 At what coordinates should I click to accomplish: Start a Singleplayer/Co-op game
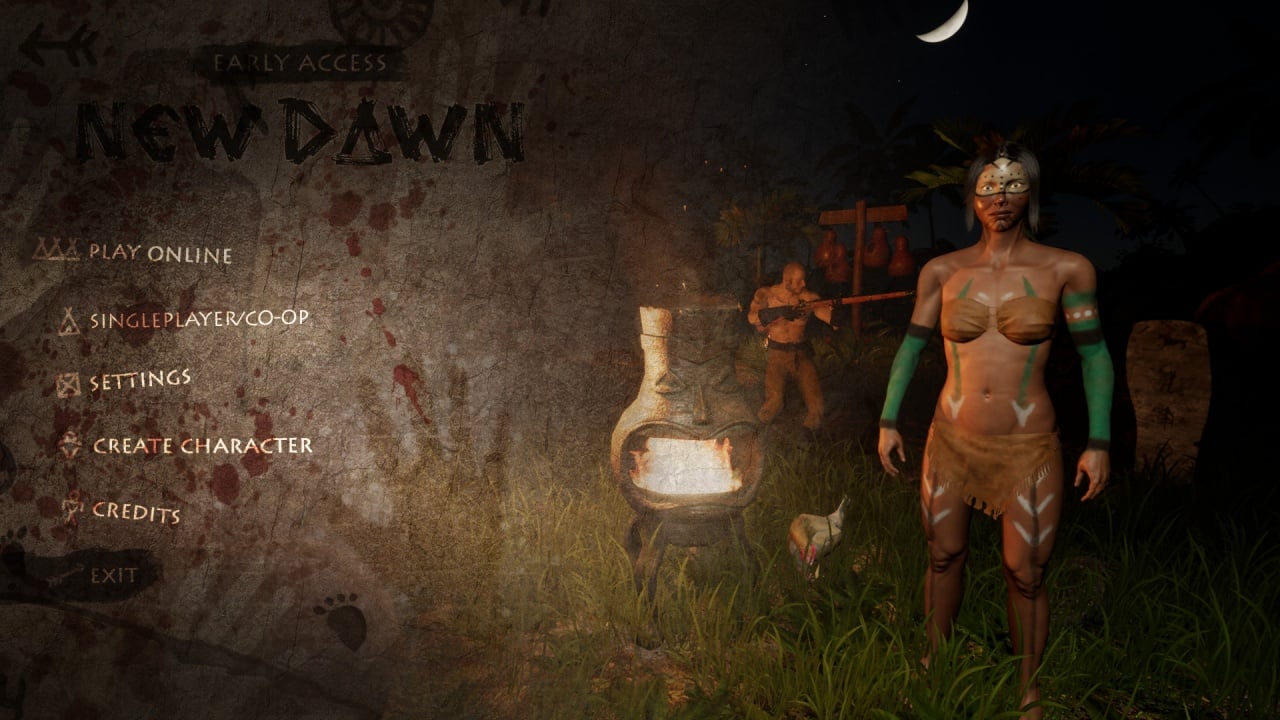tap(198, 320)
